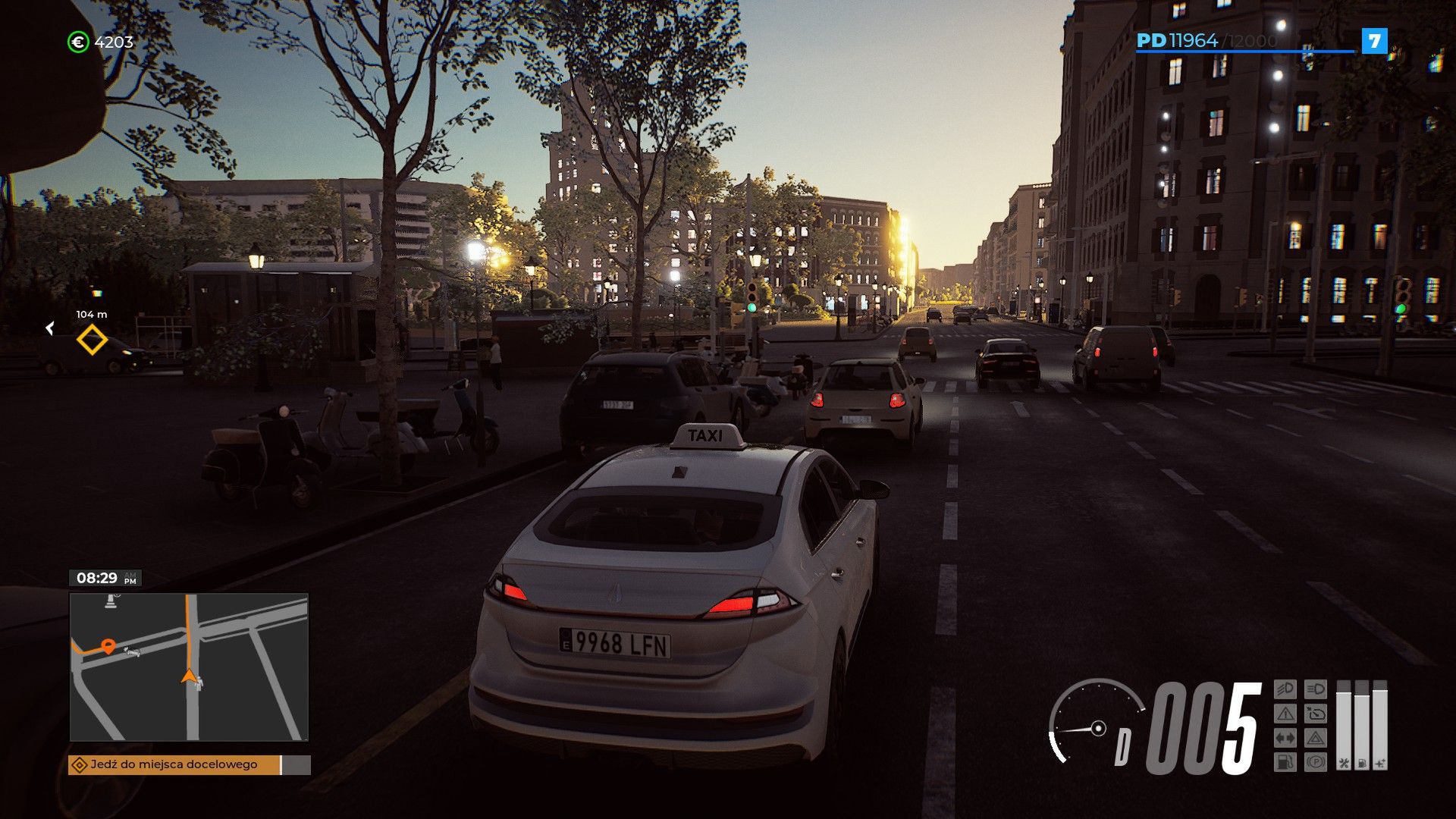Toggle the windshield washer indicator icon

[x=1316, y=713]
